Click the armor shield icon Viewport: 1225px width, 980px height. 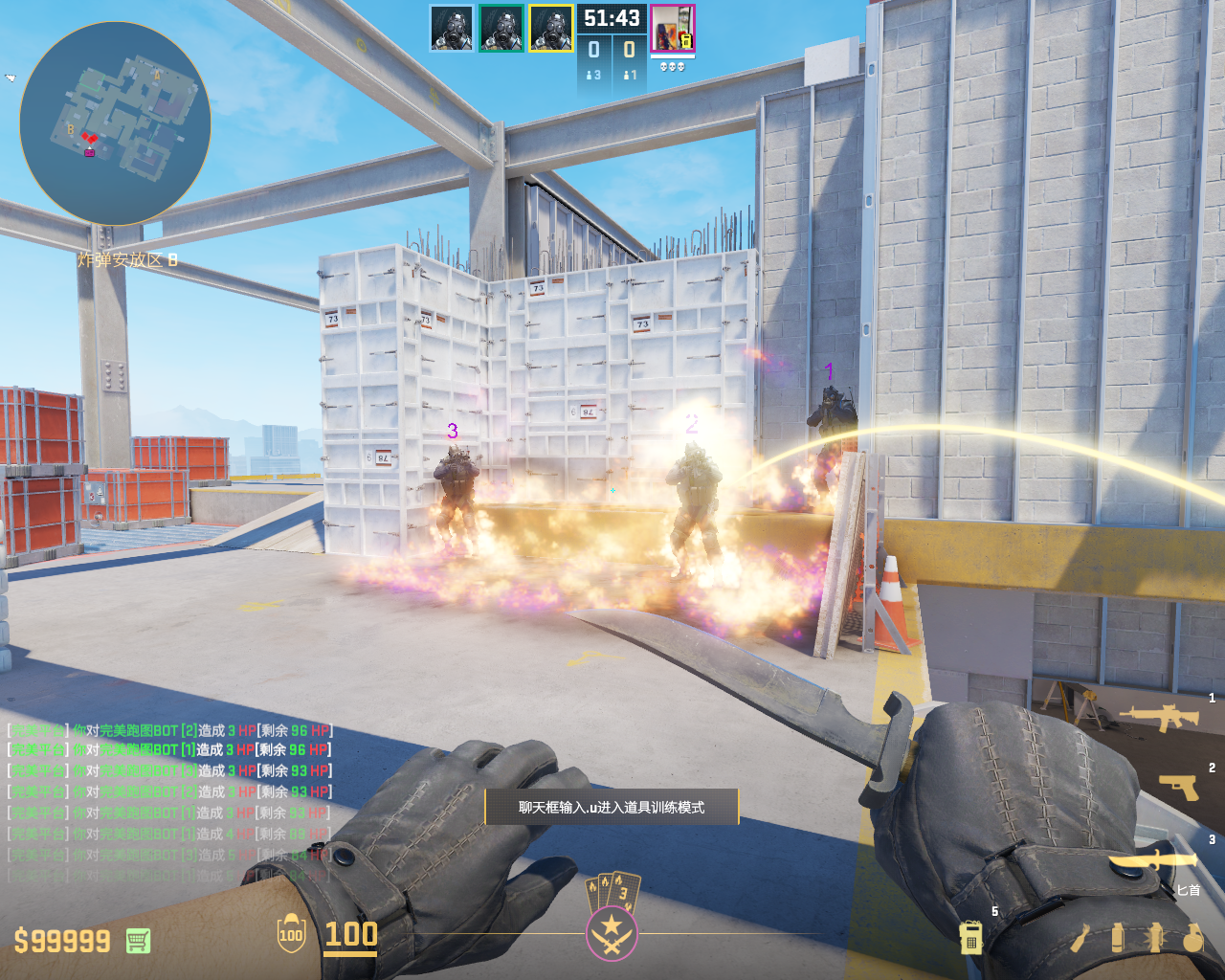[x=291, y=934]
